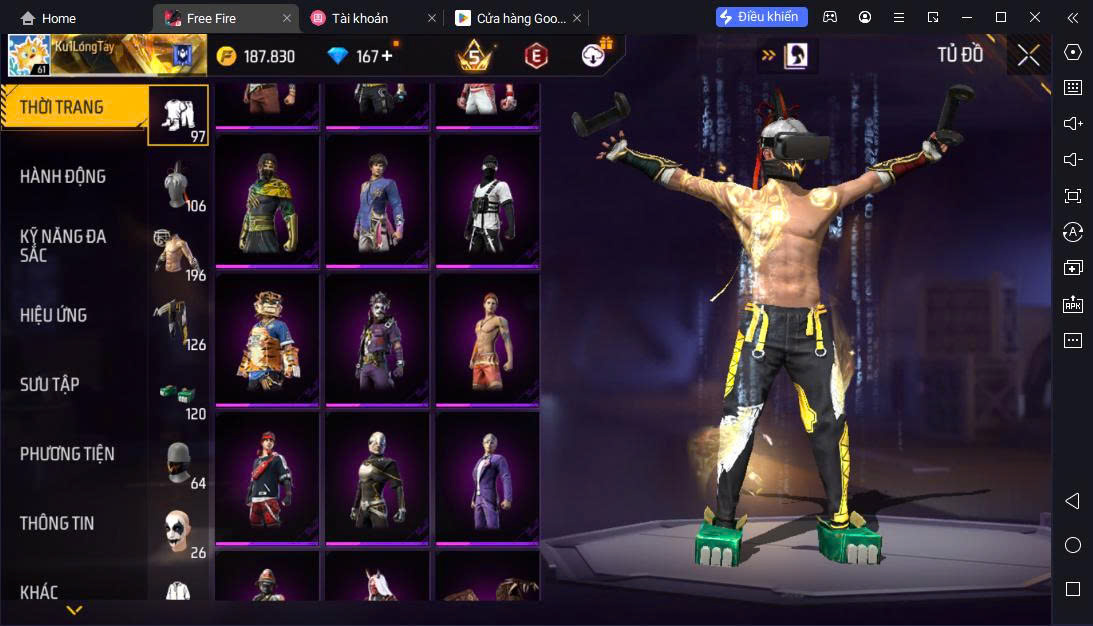Image resolution: width=1093 pixels, height=626 pixels.
Task: Switch to the Tài khoản emulator tab
Action: [360, 18]
